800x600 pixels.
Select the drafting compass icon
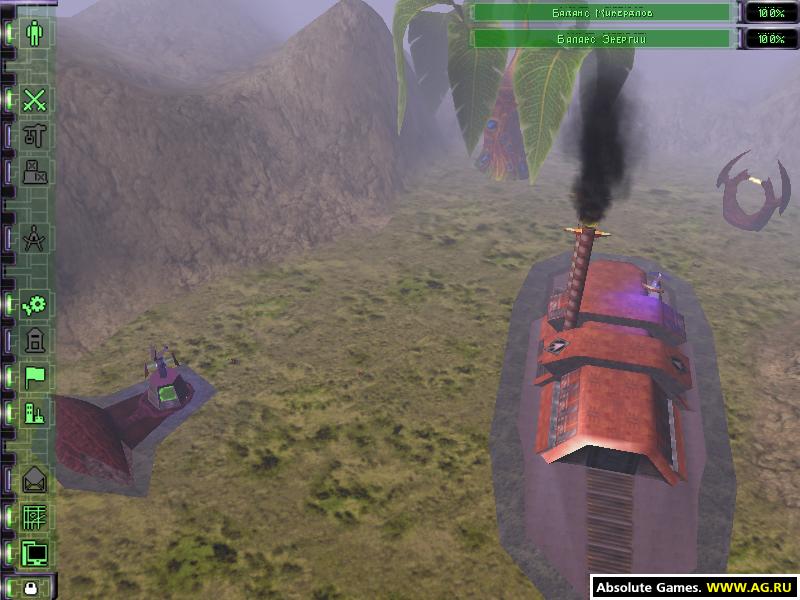coord(36,239)
